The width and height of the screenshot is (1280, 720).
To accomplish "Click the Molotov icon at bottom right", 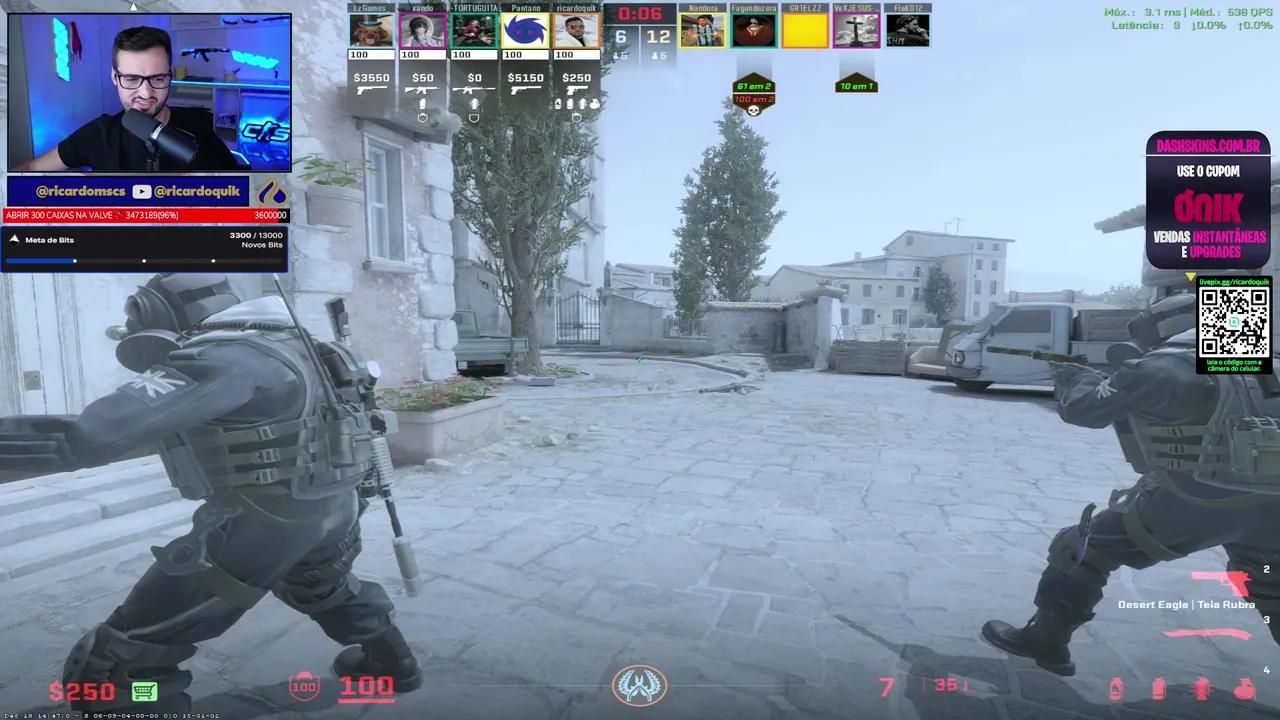I will point(1246,688).
